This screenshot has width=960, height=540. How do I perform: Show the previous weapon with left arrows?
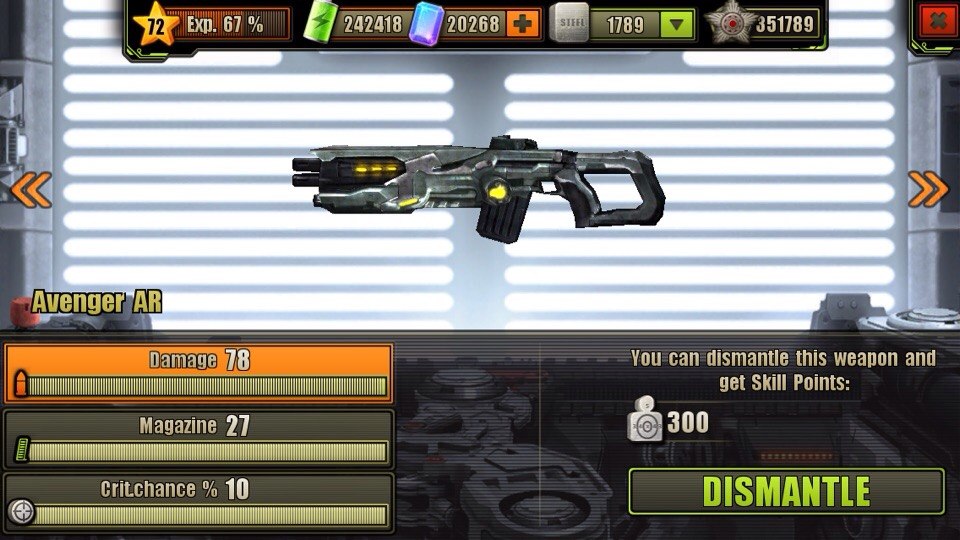[x=30, y=189]
